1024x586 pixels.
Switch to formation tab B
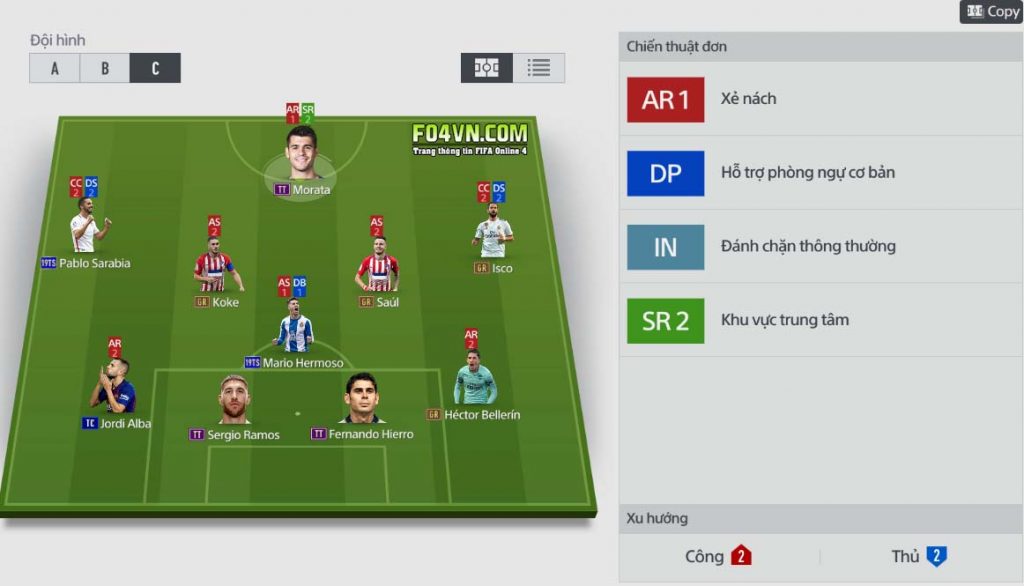pos(105,68)
